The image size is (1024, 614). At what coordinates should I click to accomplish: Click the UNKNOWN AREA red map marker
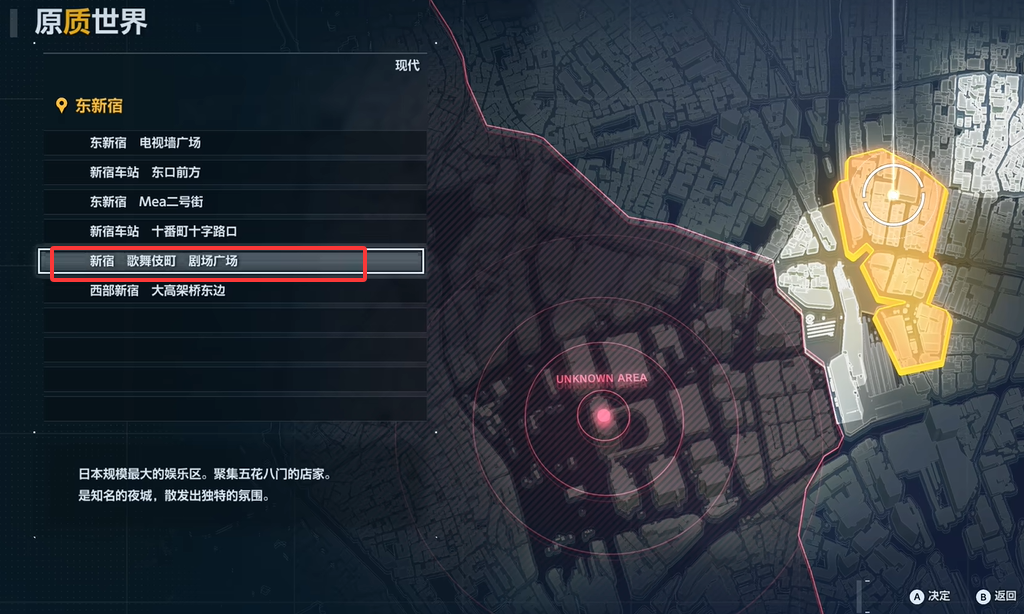click(x=603, y=415)
